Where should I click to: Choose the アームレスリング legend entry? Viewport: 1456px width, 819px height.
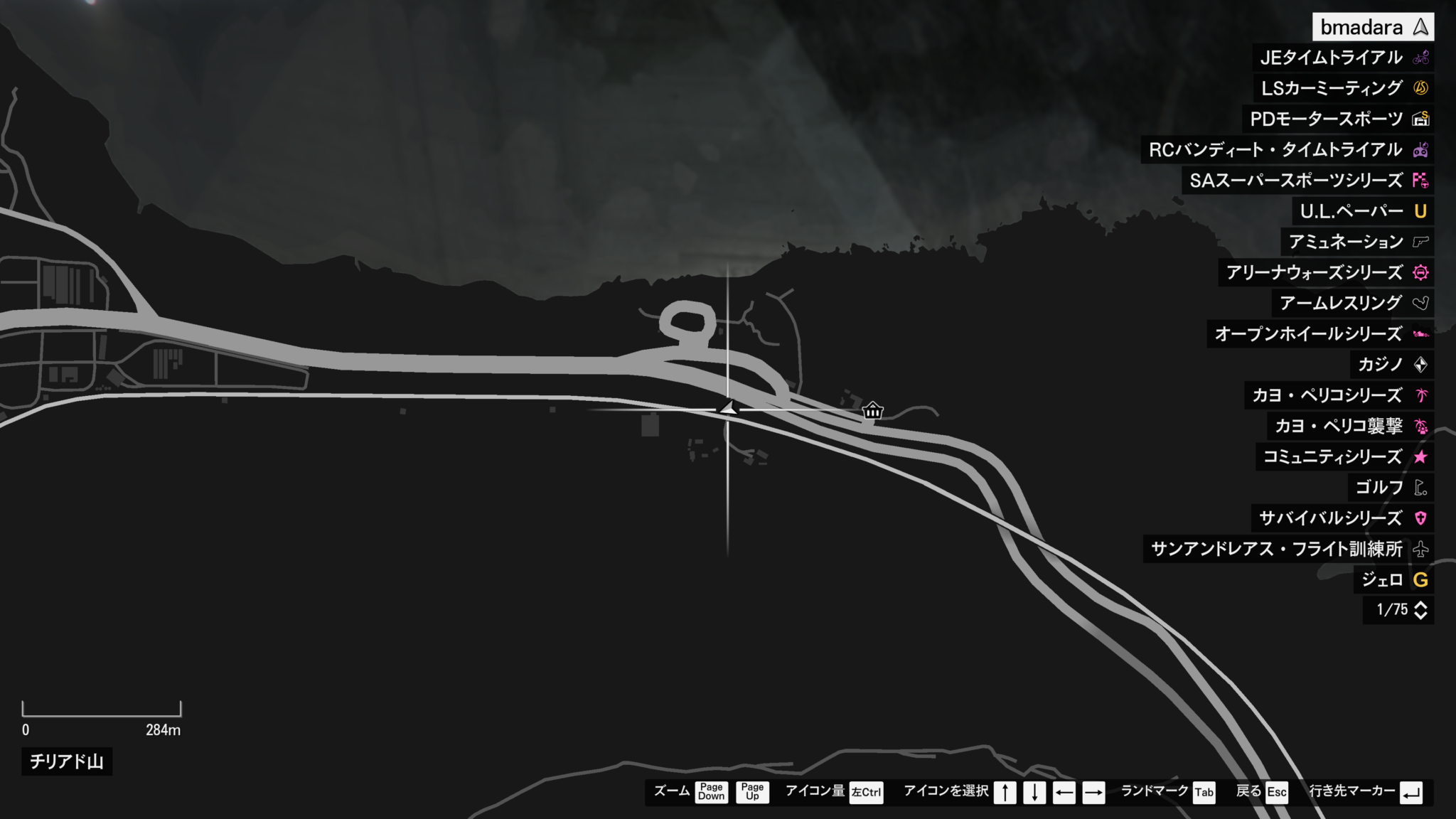pos(1352,303)
